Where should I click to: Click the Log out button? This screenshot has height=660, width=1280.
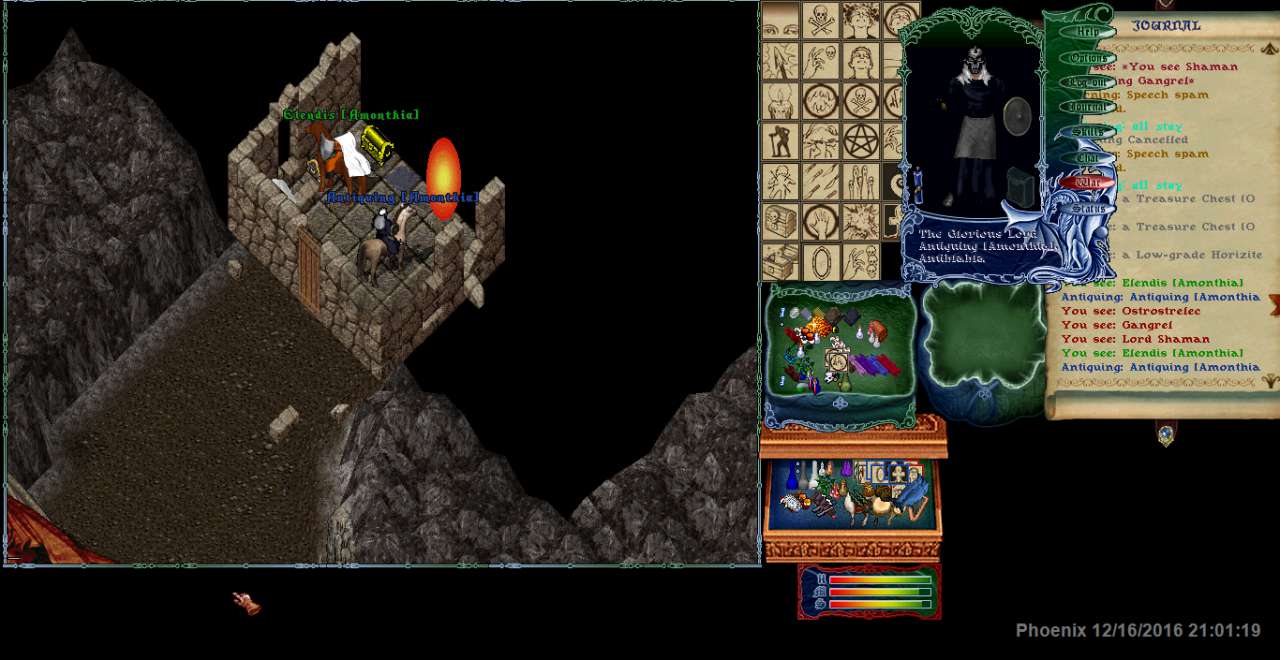(x=1087, y=83)
